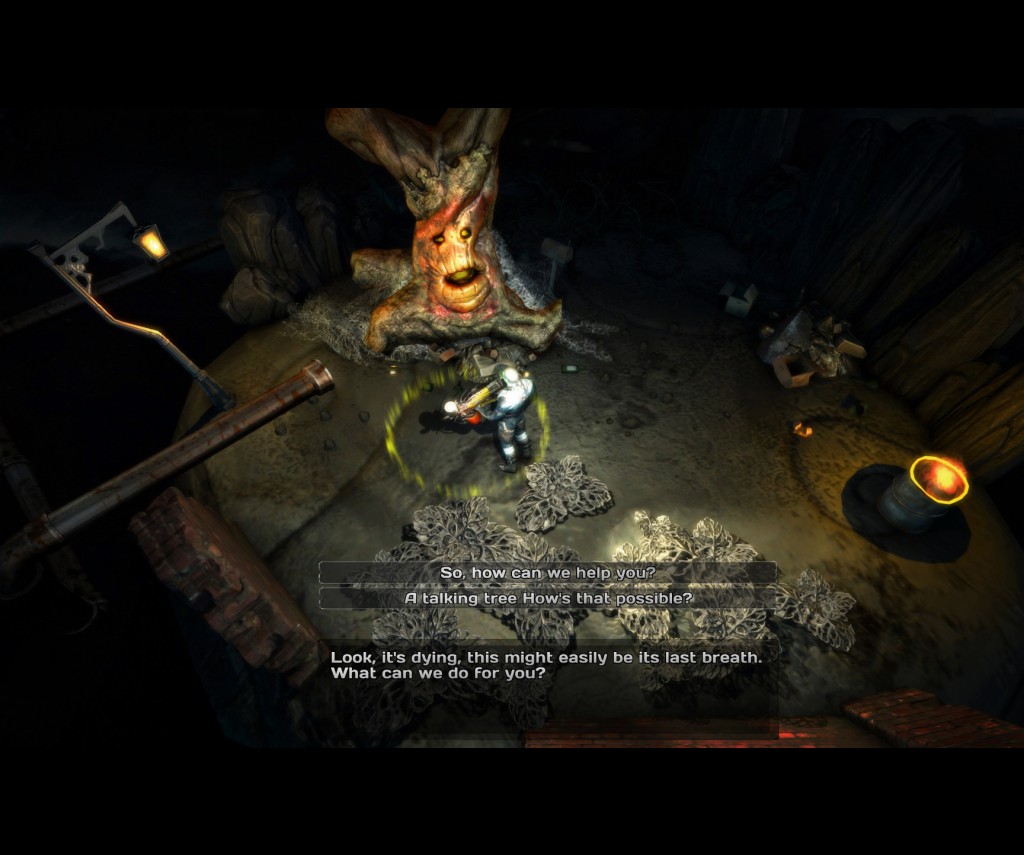1024x855 pixels.
Task: Choose "So, how can we help you?" reply
Action: coord(547,572)
